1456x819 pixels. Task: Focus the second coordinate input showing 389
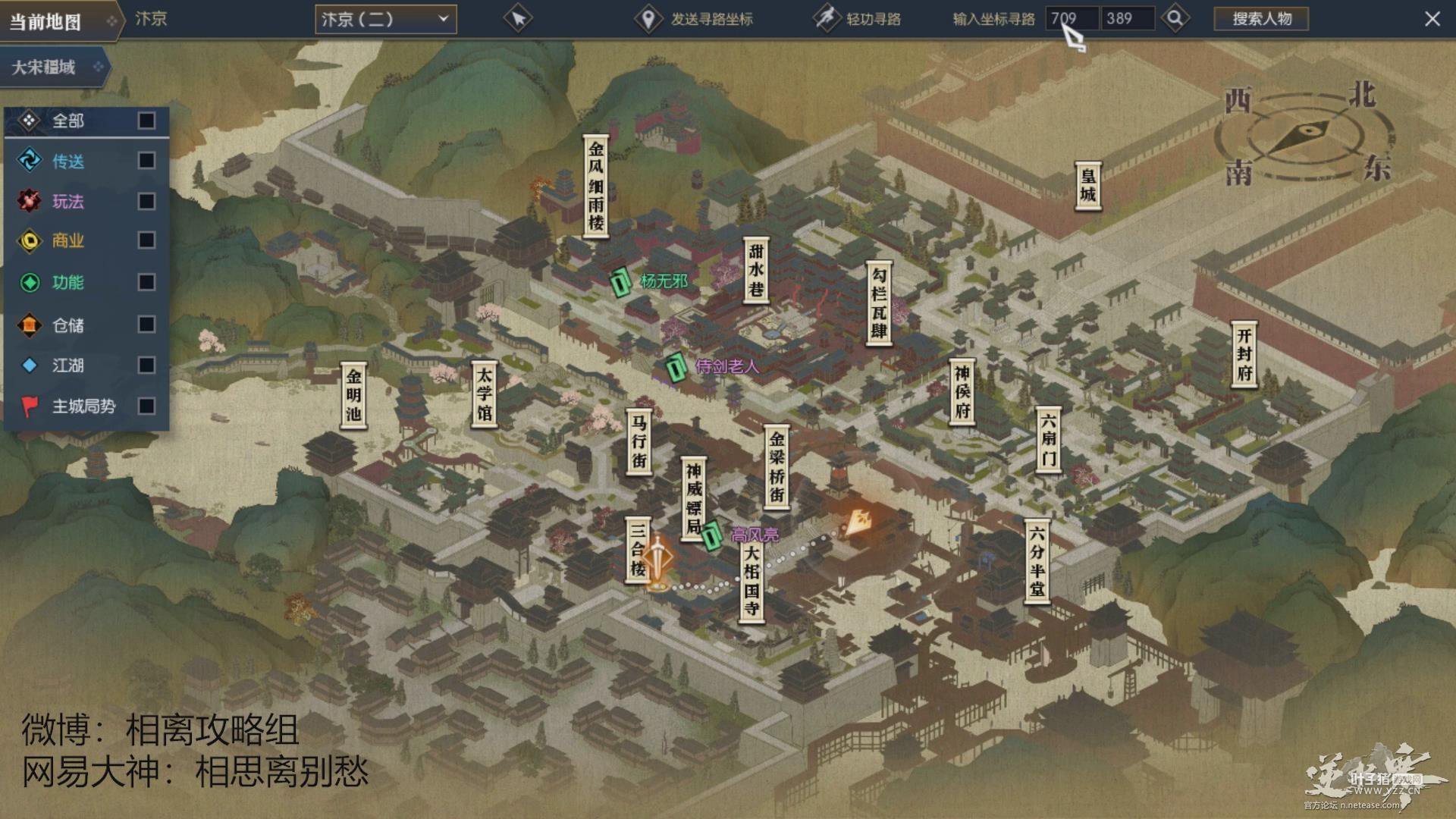point(1128,18)
